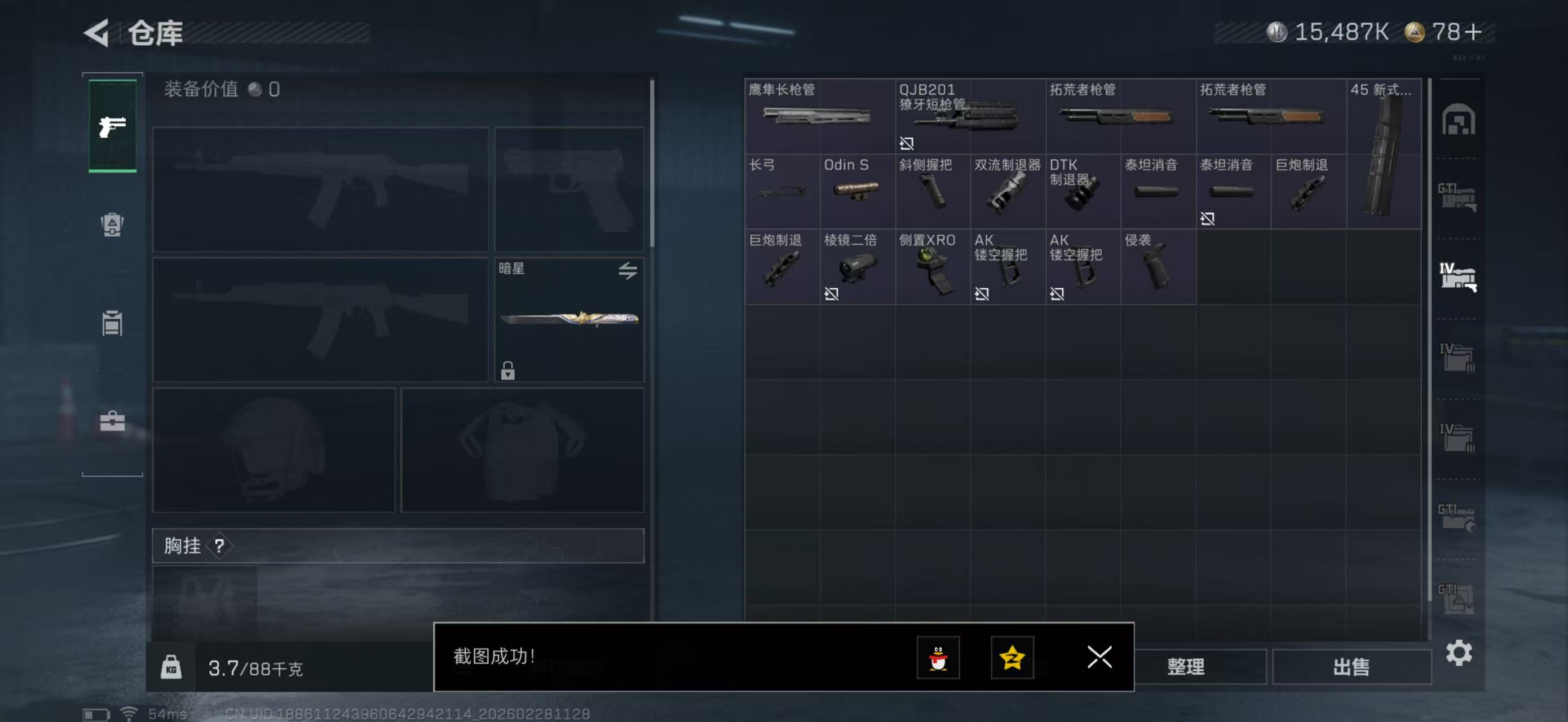Viewport: 1568px width, 722px height.
Task: Open the vest category in left sidebar
Action: [x=112, y=322]
